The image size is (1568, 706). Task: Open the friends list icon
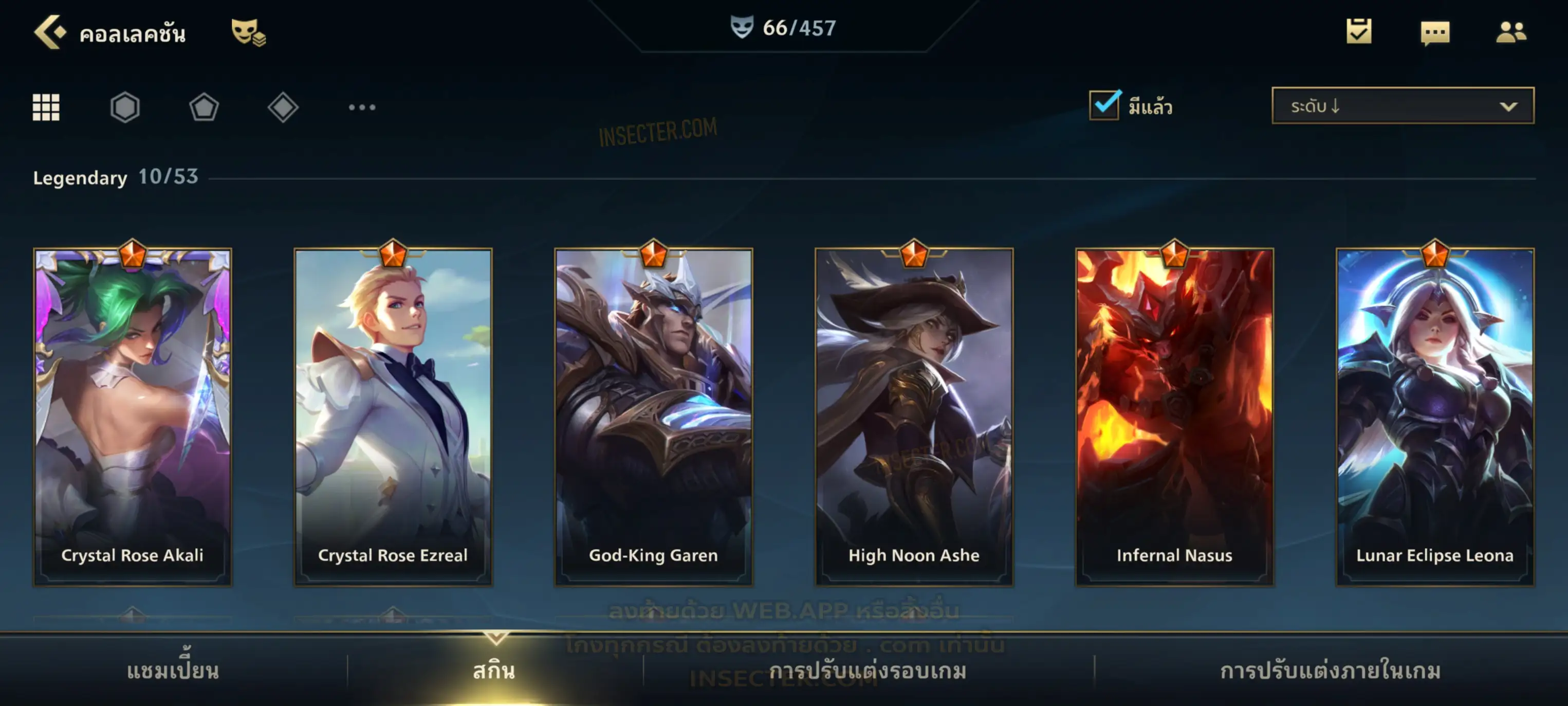click(x=1511, y=32)
